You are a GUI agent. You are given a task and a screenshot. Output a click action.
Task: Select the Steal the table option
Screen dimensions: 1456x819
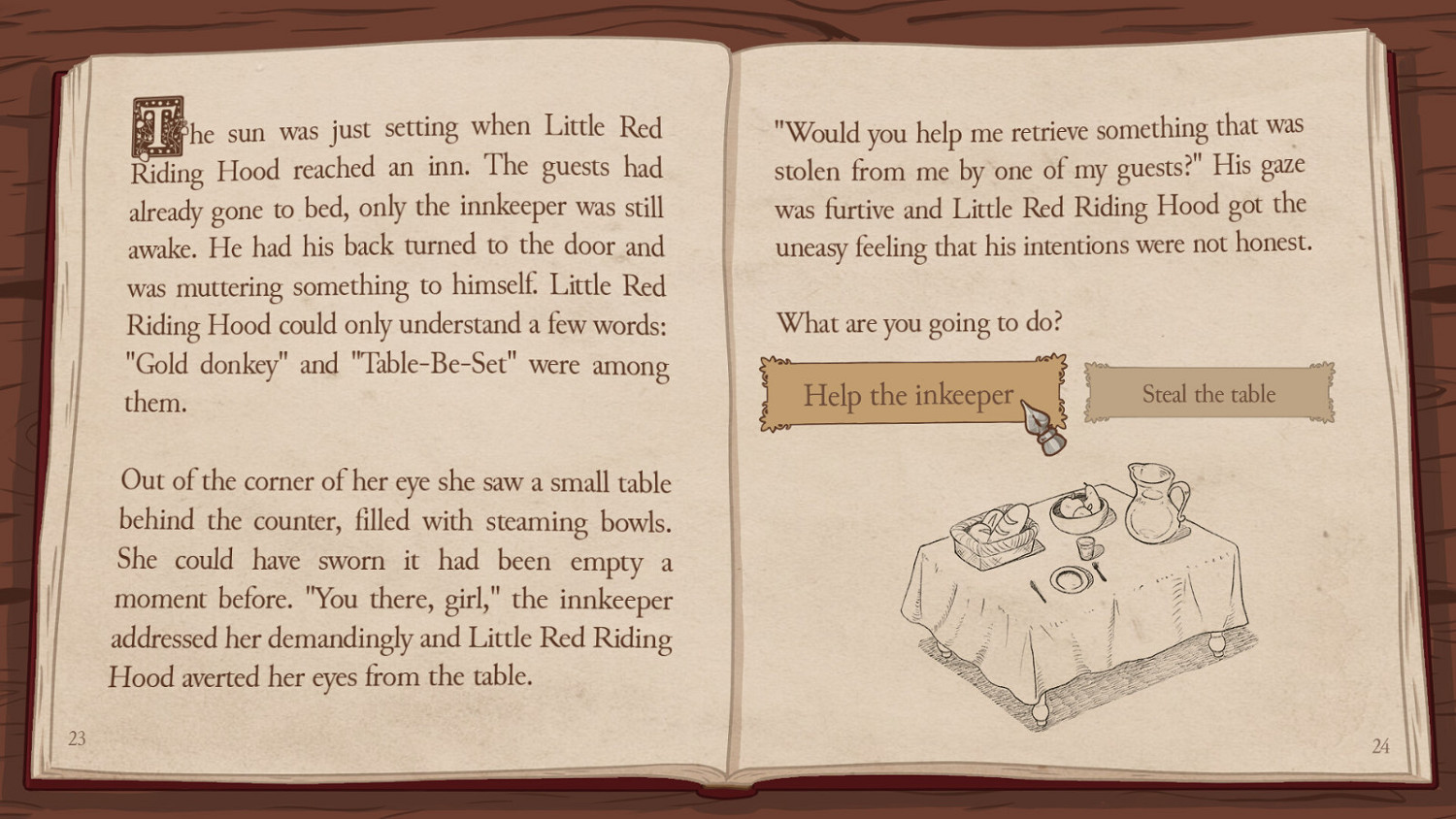tap(1208, 394)
